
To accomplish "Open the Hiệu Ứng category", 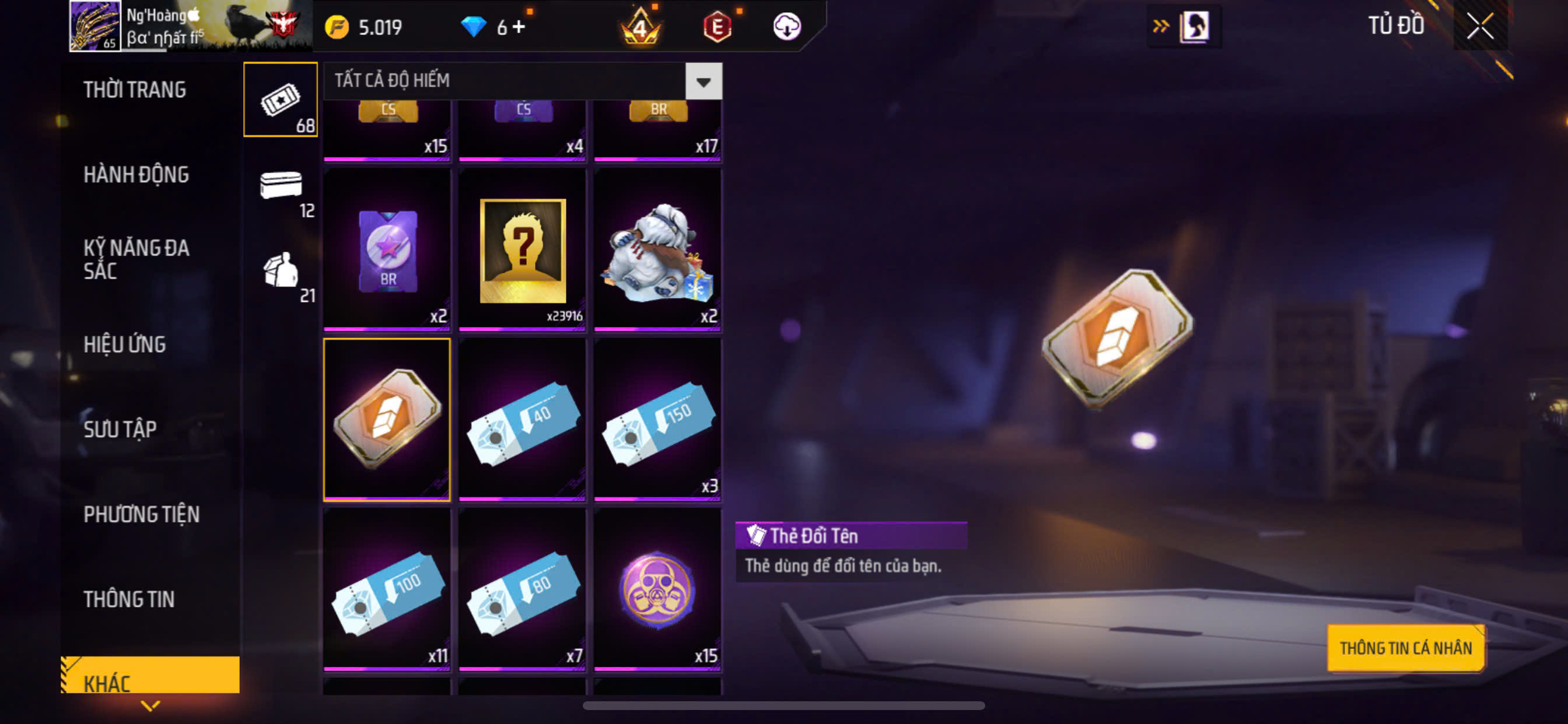I will [x=124, y=345].
